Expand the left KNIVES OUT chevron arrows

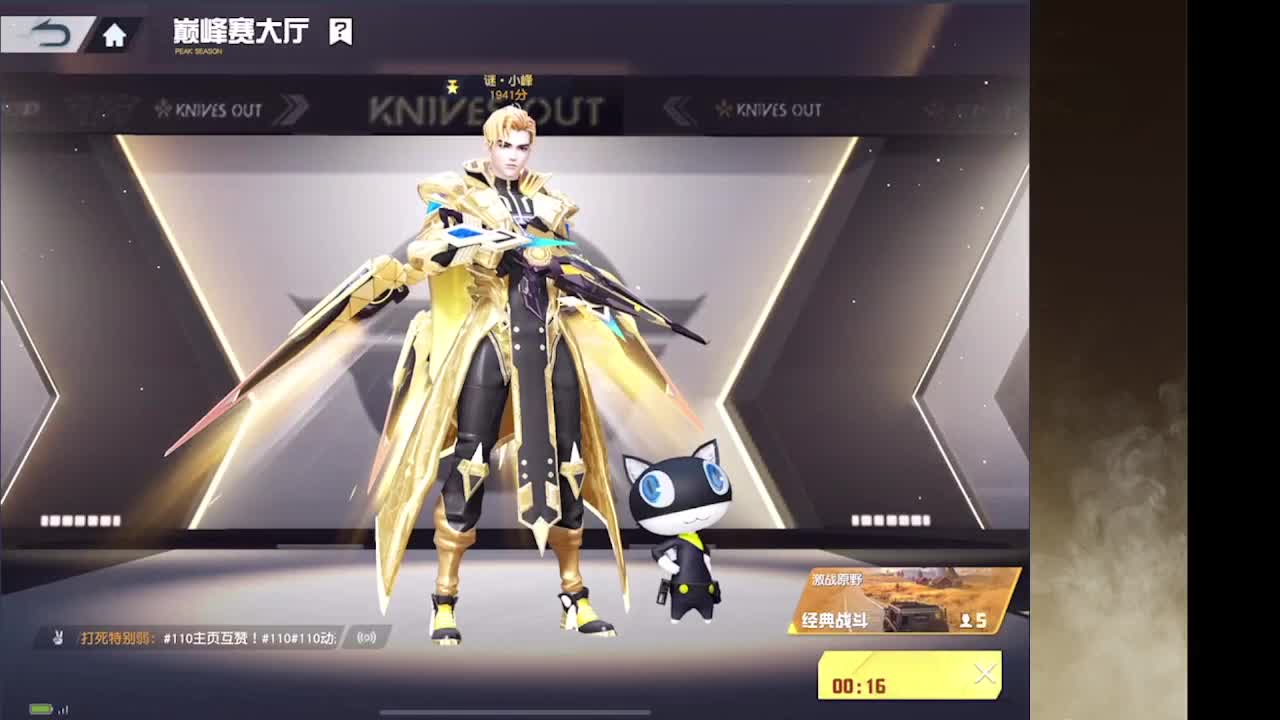click(x=293, y=111)
